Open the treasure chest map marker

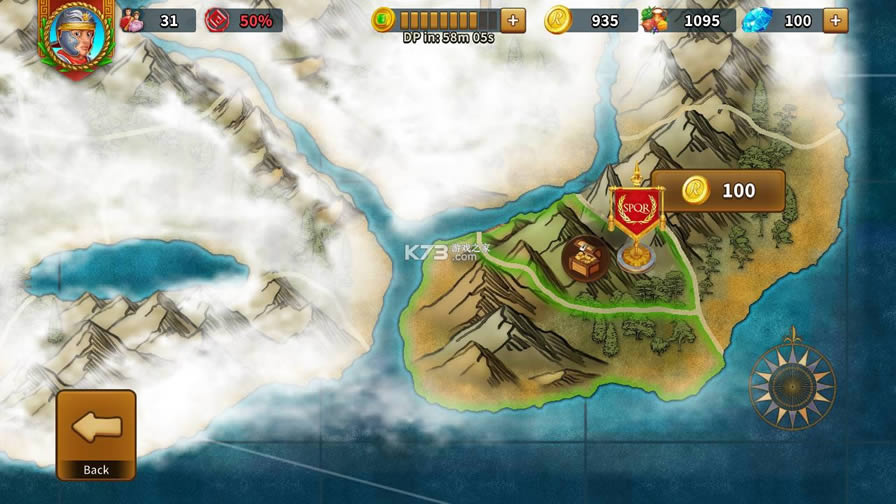pyautogui.click(x=586, y=259)
